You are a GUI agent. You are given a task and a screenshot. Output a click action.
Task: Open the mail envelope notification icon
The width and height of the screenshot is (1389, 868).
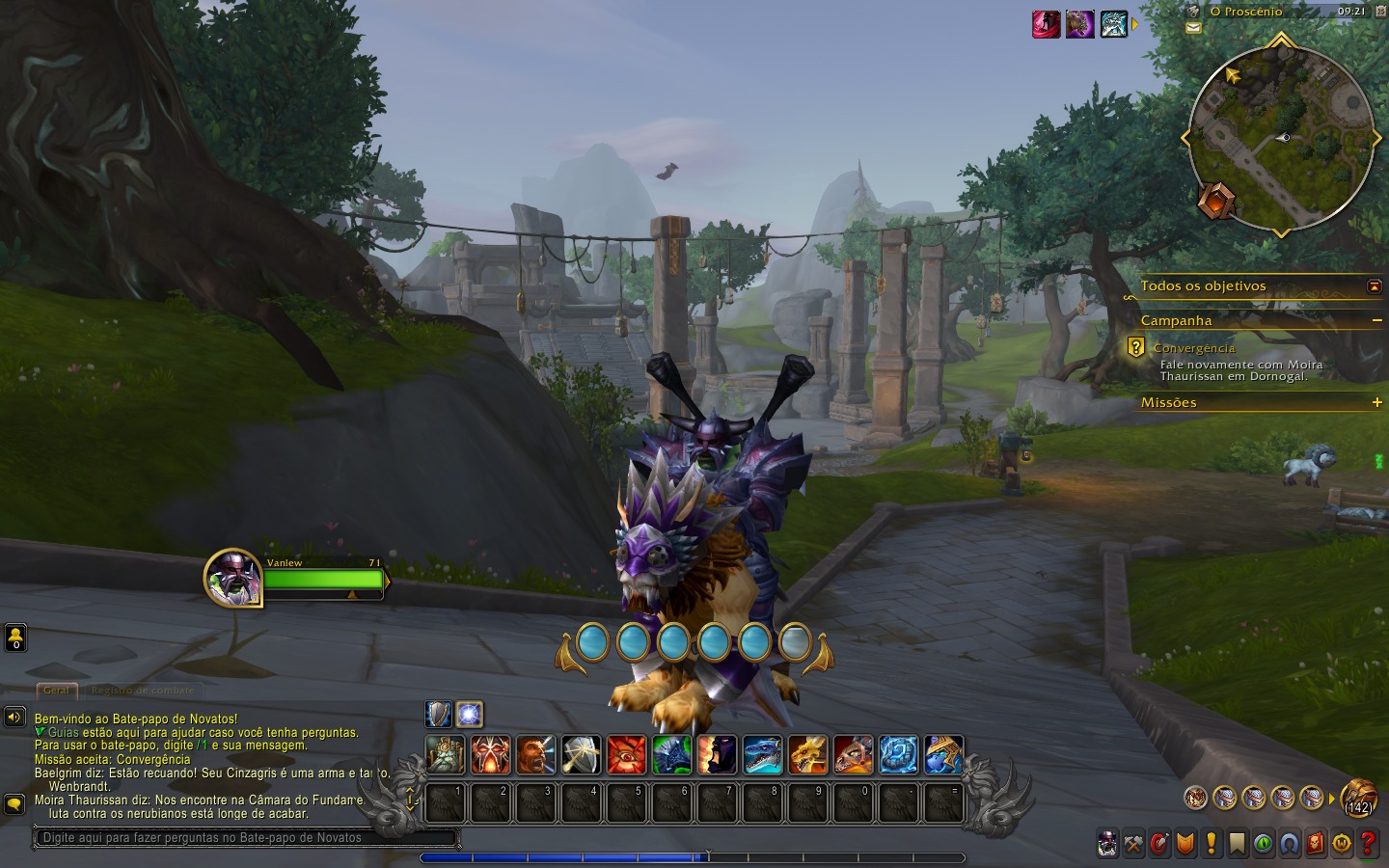pyautogui.click(x=1193, y=29)
